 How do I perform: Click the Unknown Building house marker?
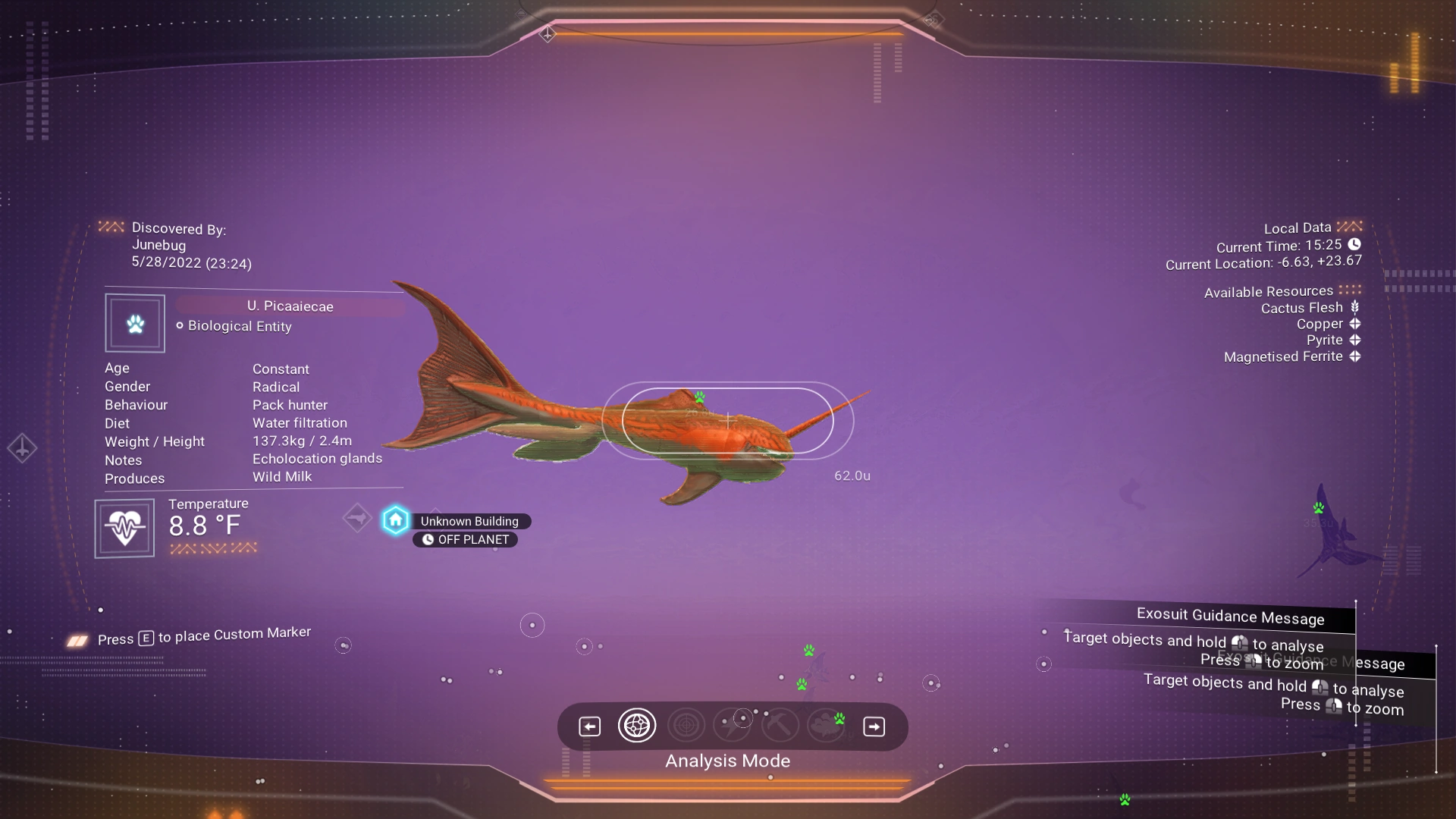[x=395, y=520]
